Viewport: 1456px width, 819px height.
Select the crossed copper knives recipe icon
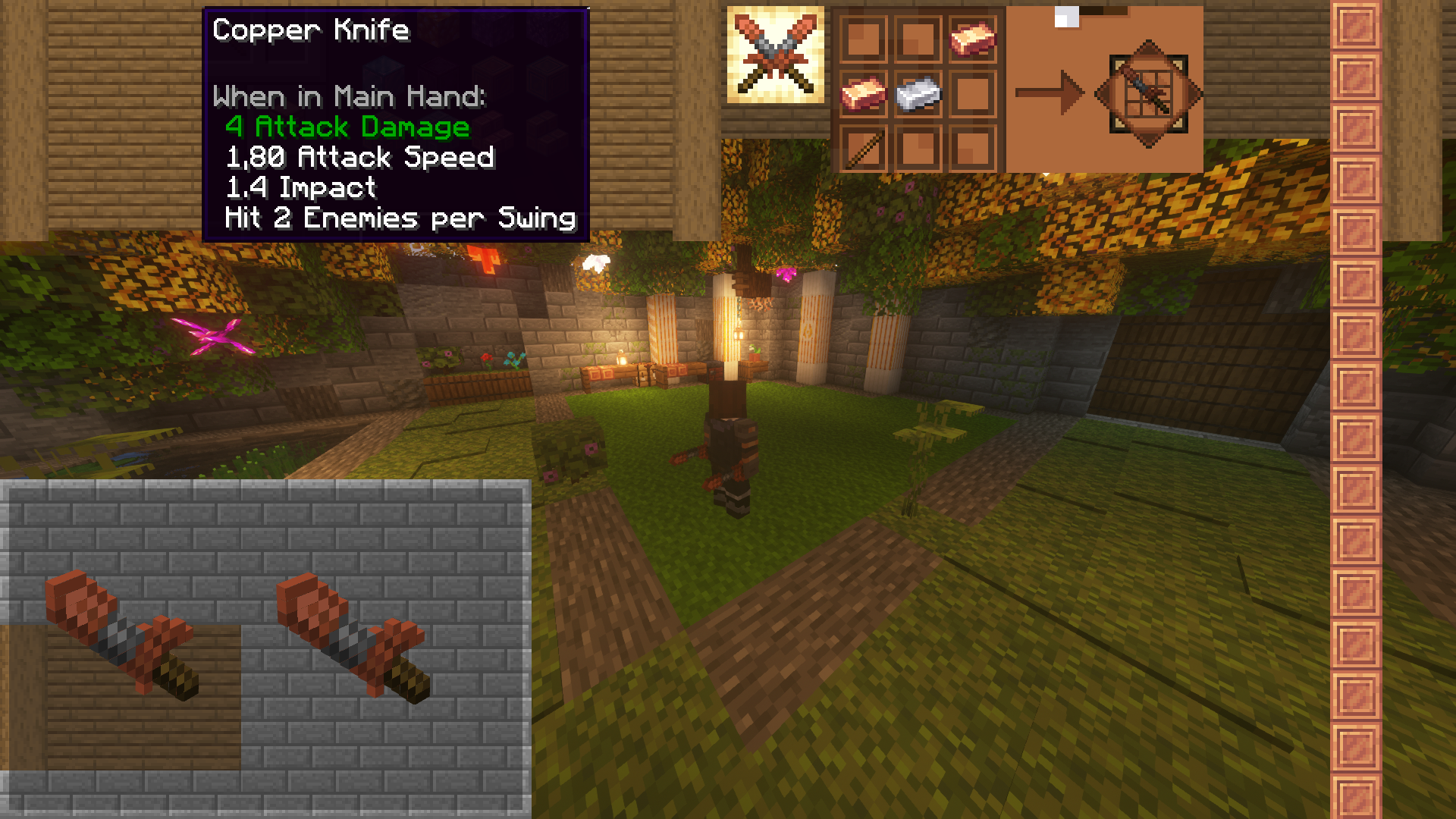(x=775, y=53)
